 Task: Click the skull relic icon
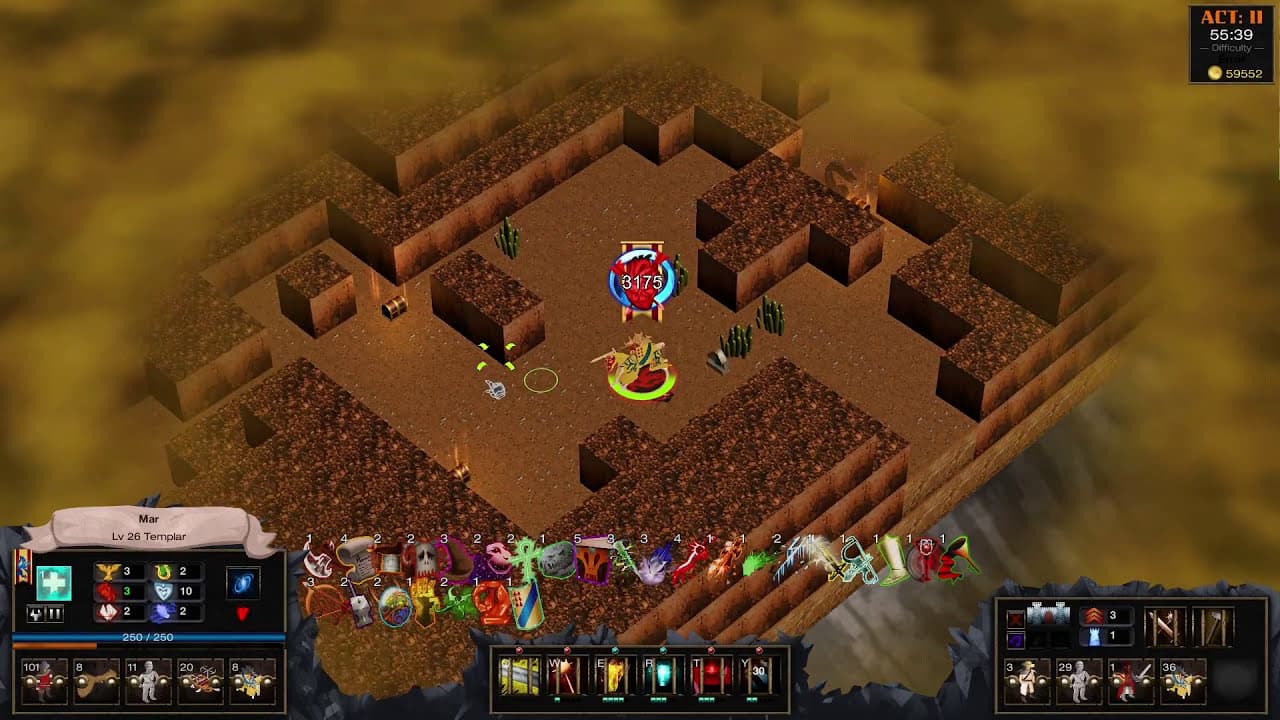[426, 559]
